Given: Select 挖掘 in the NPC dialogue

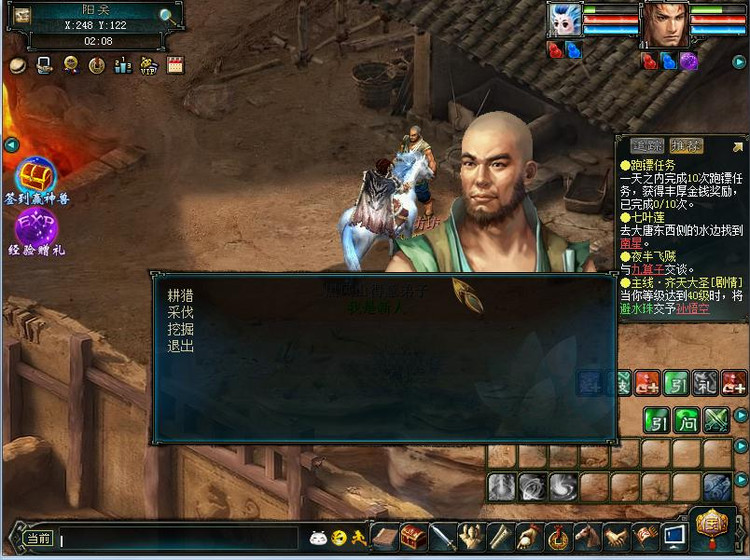Looking at the screenshot, I should (181, 329).
